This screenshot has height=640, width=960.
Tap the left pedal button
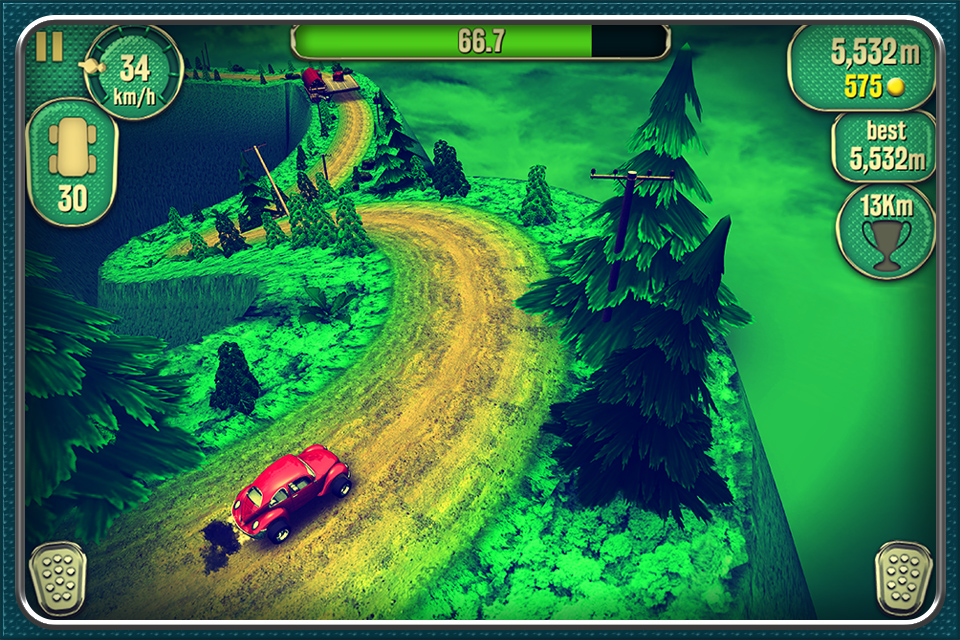click(x=56, y=577)
